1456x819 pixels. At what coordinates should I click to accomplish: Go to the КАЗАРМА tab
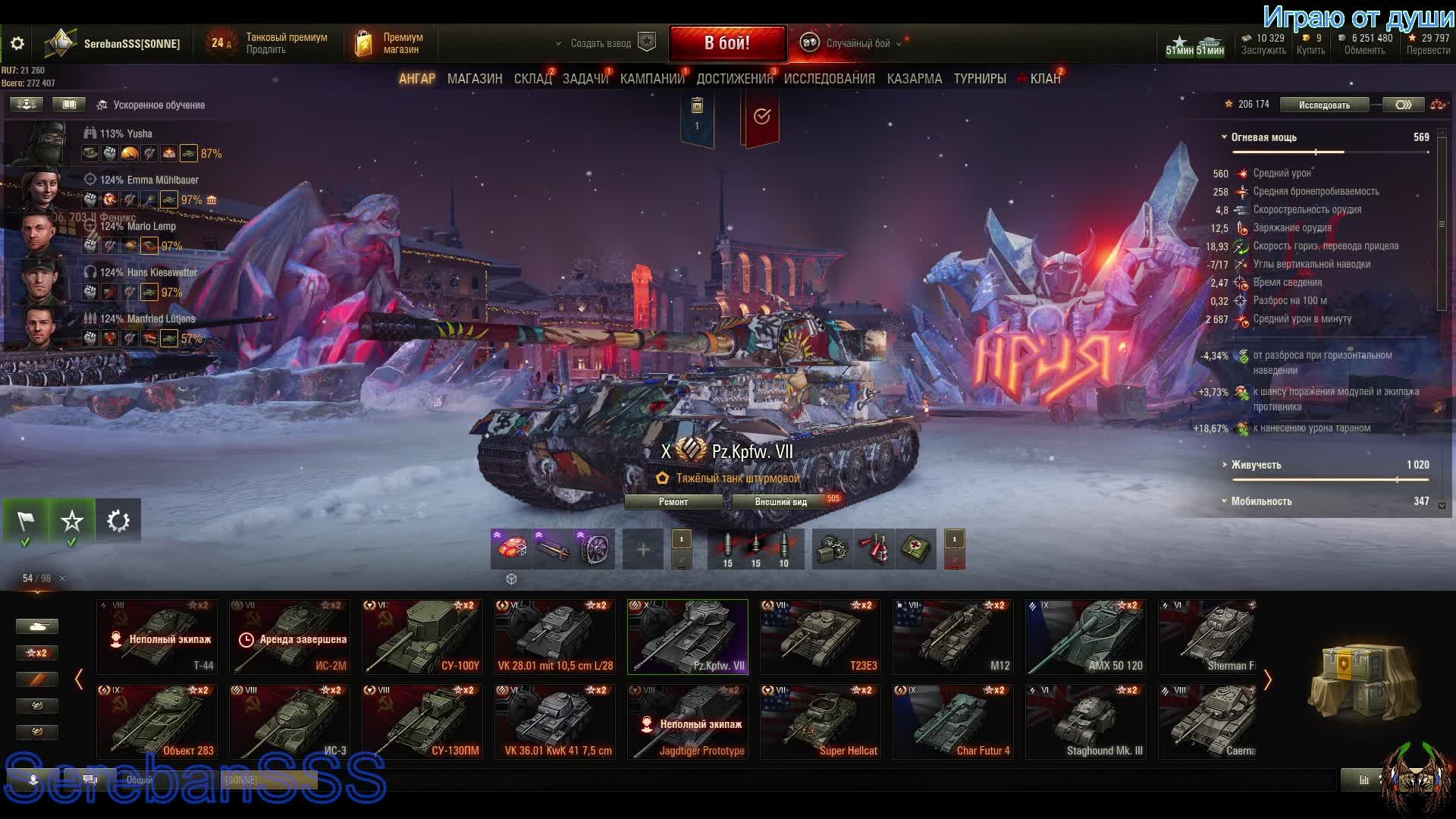click(914, 79)
